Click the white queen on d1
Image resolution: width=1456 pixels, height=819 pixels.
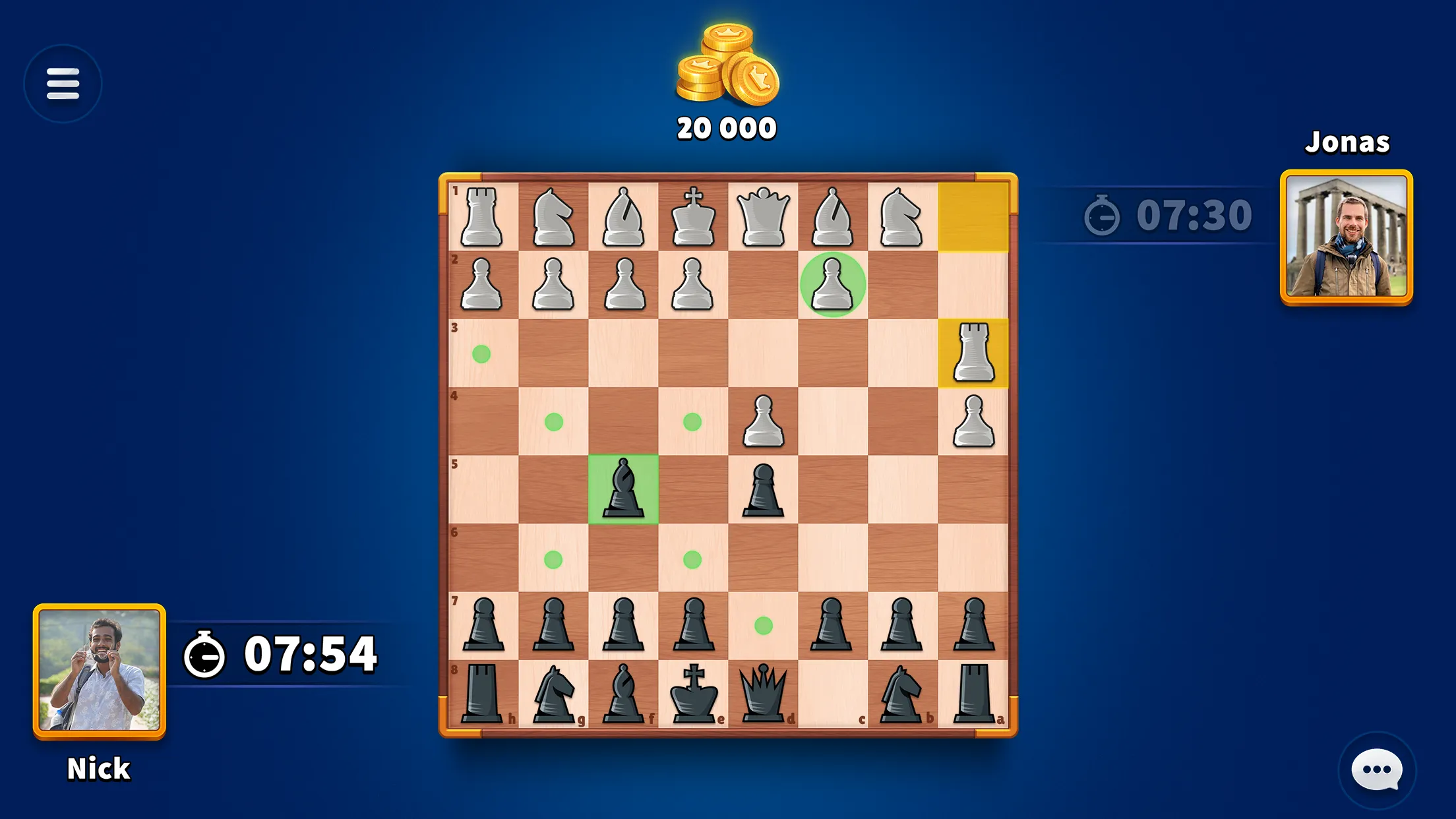762,218
